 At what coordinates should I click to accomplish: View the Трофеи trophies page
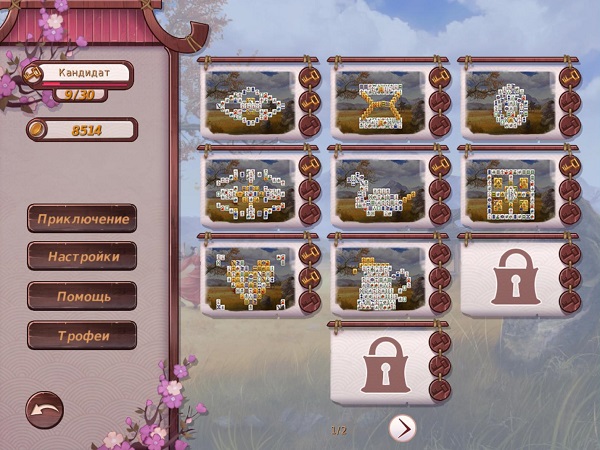pyautogui.click(x=82, y=335)
